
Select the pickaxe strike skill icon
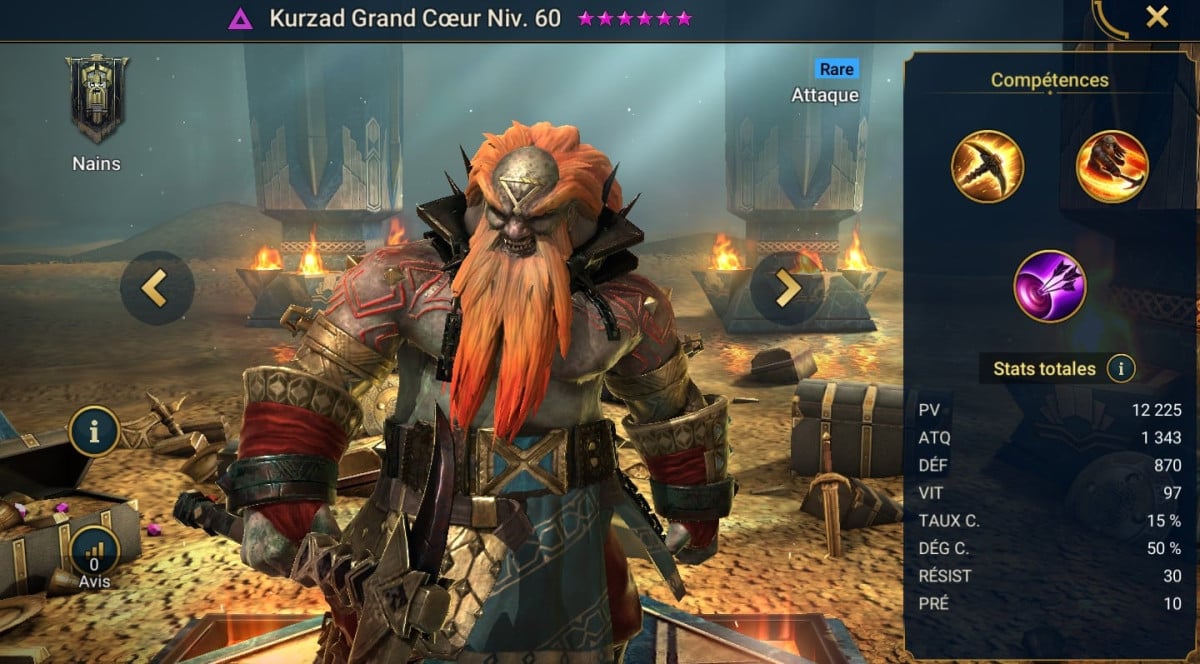(x=987, y=166)
